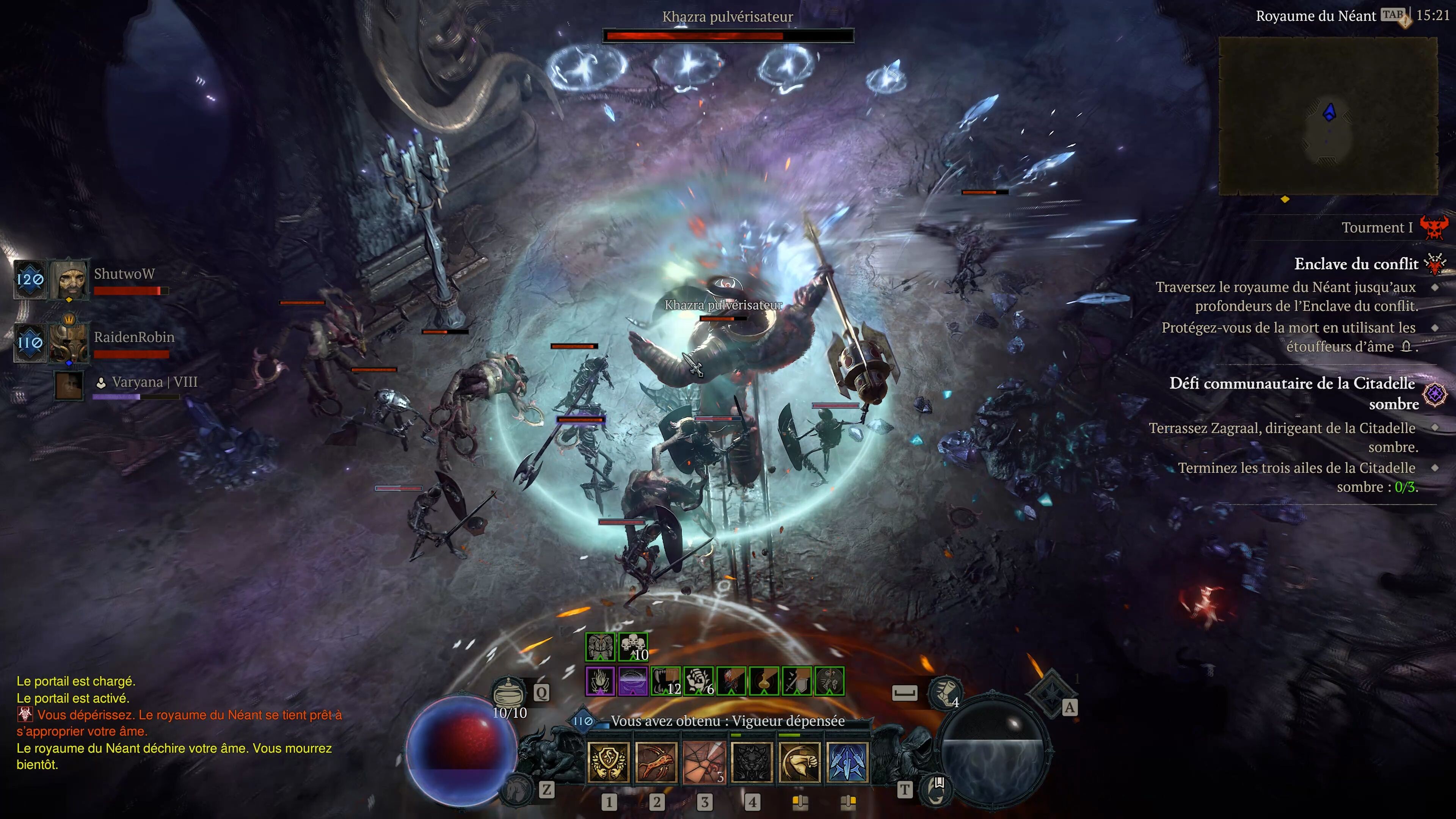Image resolution: width=1456 pixels, height=819 pixels.
Task: Use the orange lizard claw skill
Action: 656,763
